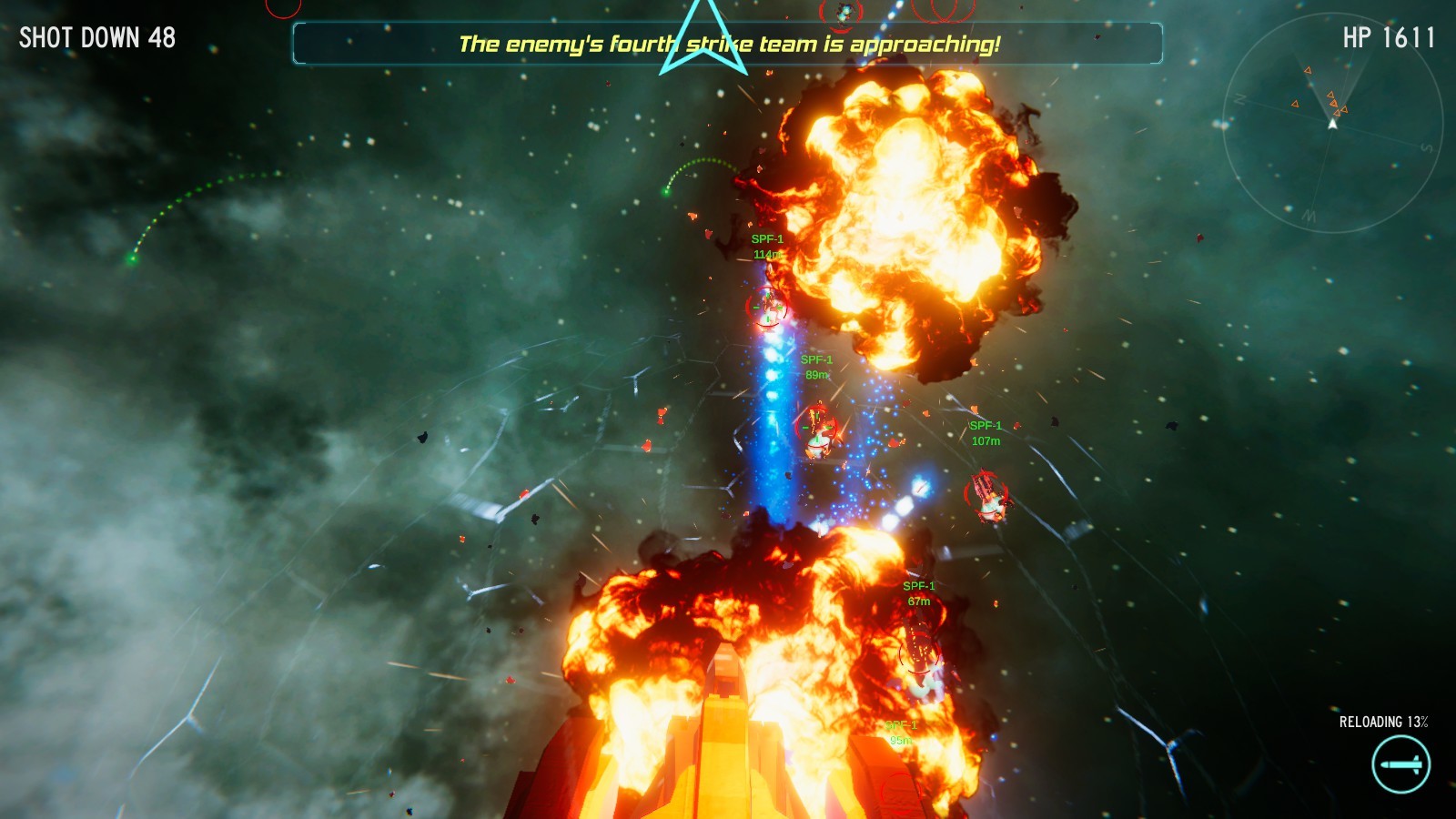Click the red lock circle near SPF-1 107m
The width and height of the screenshot is (1456, 819).
click(987, 496)
